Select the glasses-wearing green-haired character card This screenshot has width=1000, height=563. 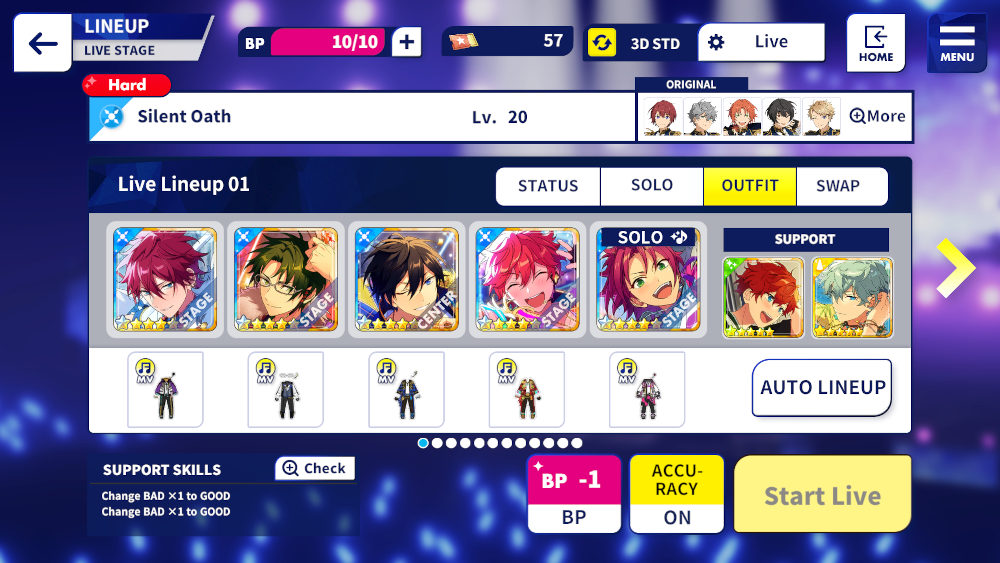286,280
